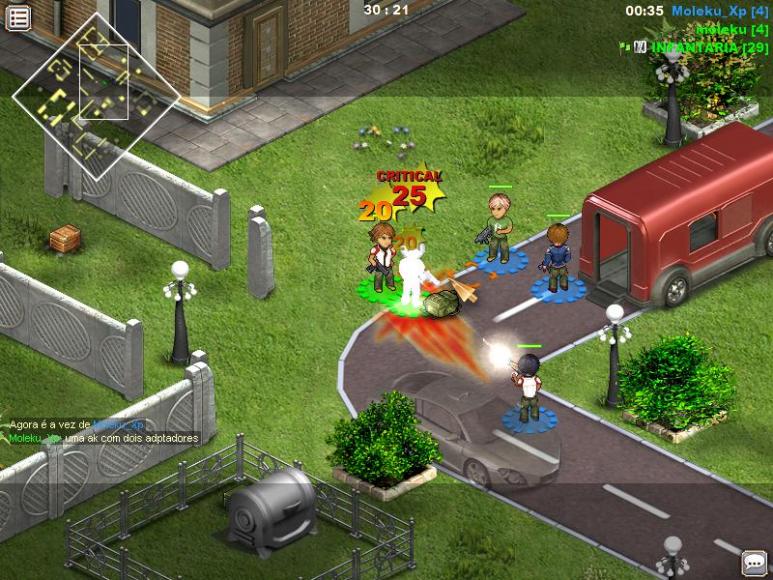The image size is (773, 580).
Task: Target the blond enemy on blue hex
Action: click(x=499, y=229)
